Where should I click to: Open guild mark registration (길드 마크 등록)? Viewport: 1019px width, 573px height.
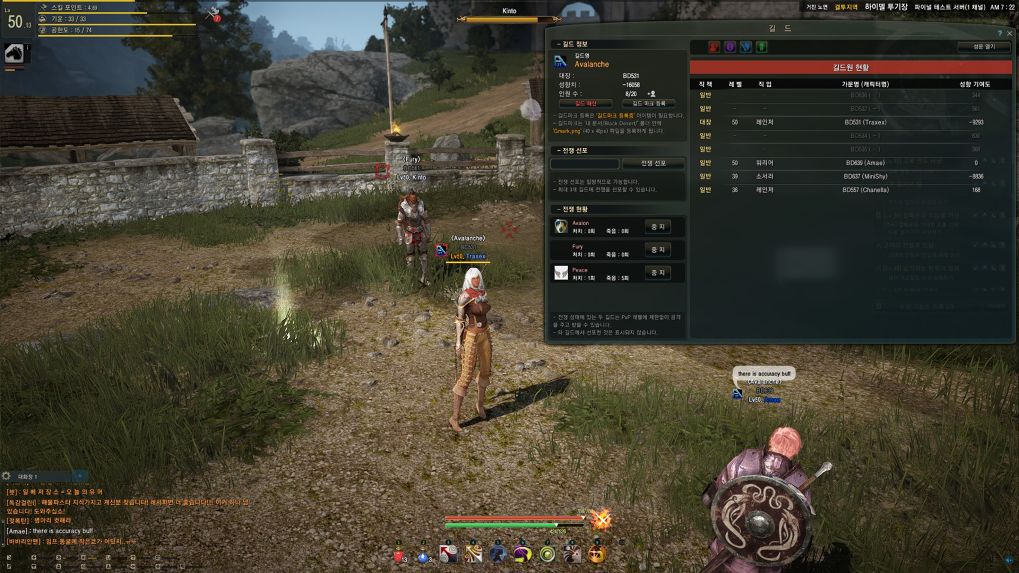[648, 103]
